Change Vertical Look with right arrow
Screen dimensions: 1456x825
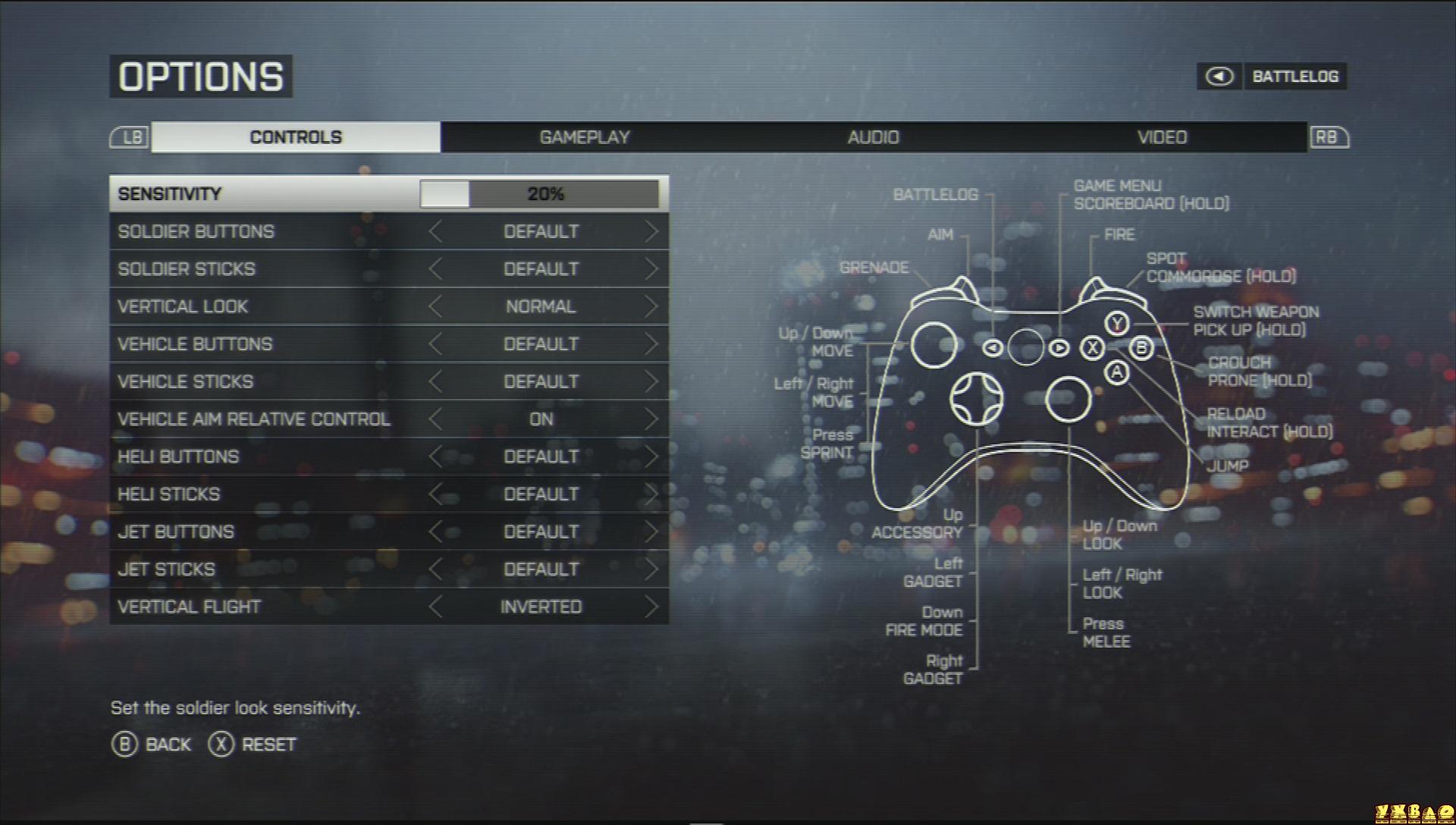(651, 306)
